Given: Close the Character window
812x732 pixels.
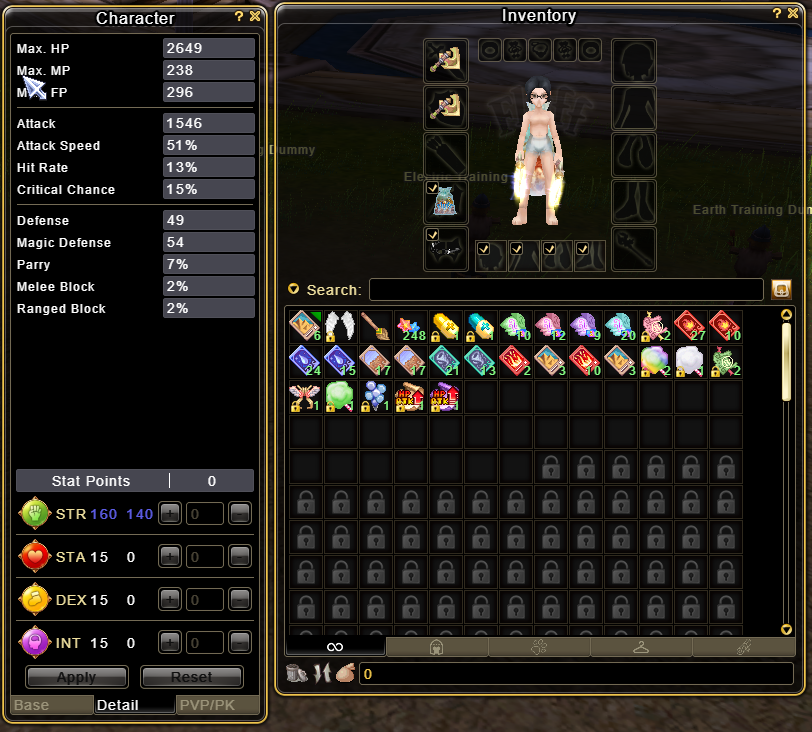Looking at the screenshot, I should coord(255,17).
